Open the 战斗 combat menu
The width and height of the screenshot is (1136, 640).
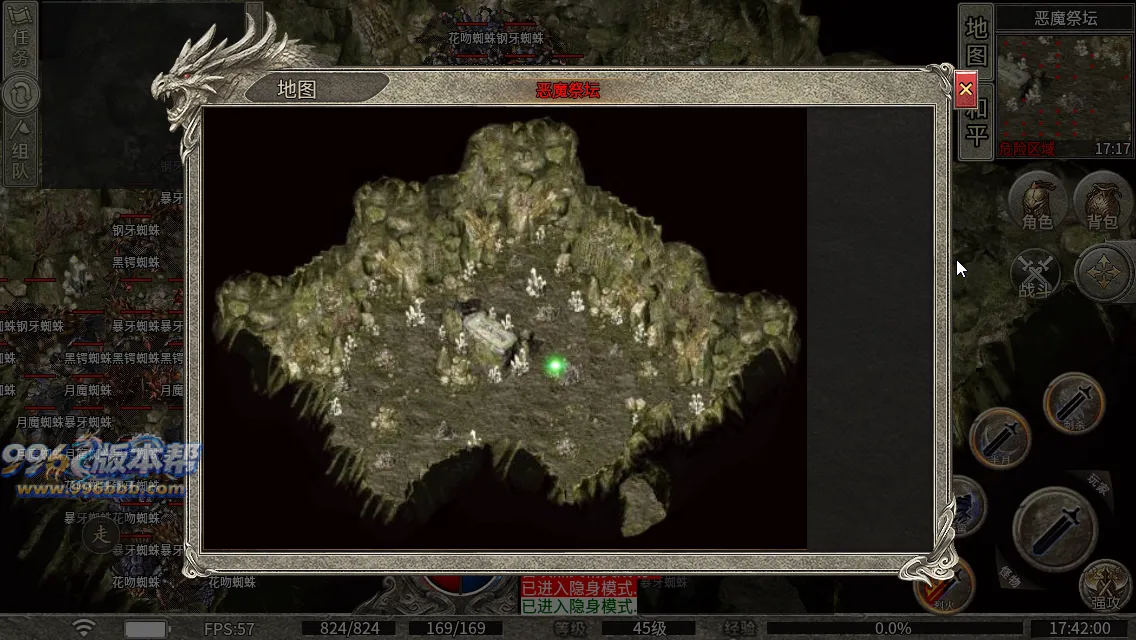point(1036,274)
